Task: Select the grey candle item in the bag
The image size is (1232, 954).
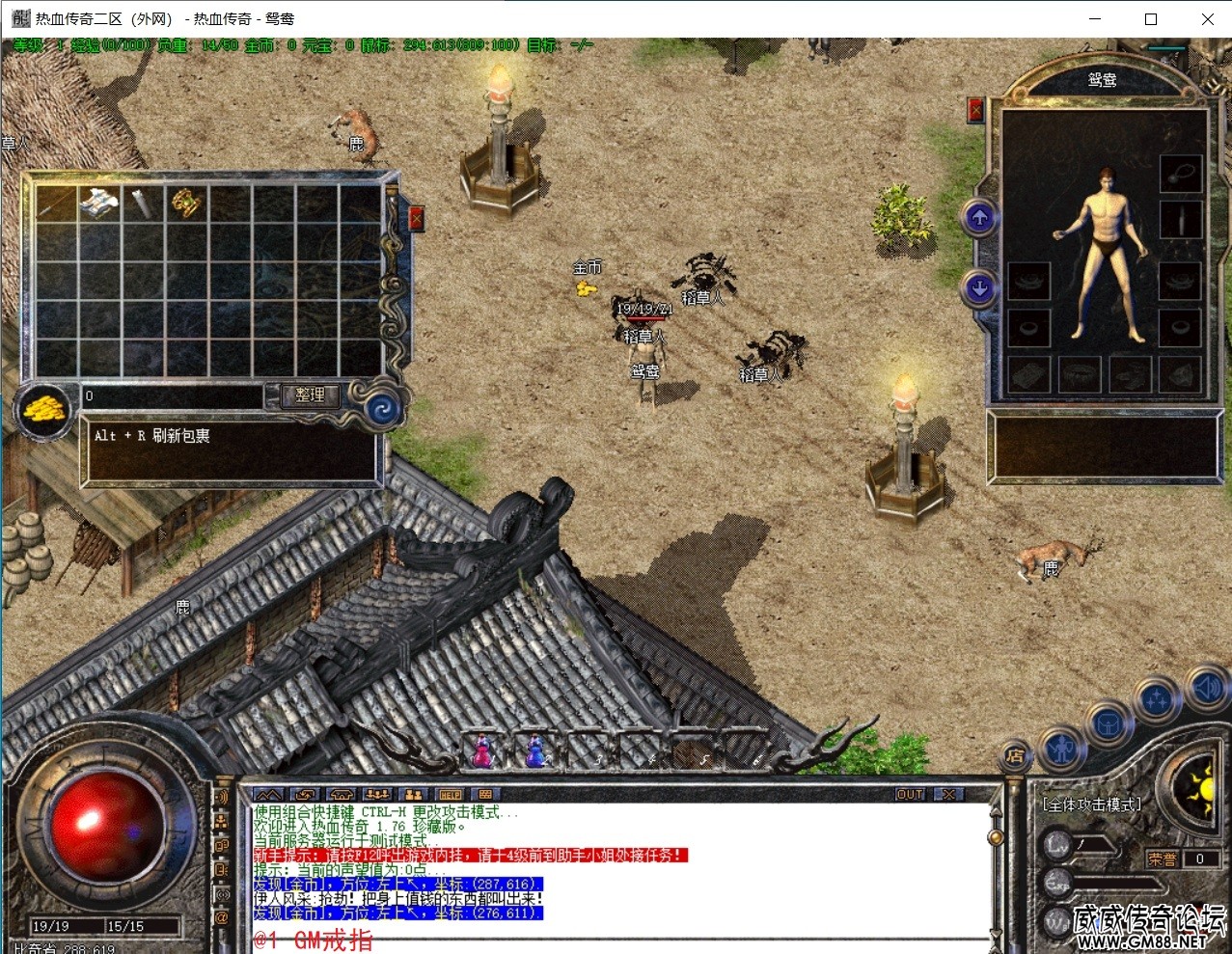Action: pyautogui.click(x=143, y=203)
